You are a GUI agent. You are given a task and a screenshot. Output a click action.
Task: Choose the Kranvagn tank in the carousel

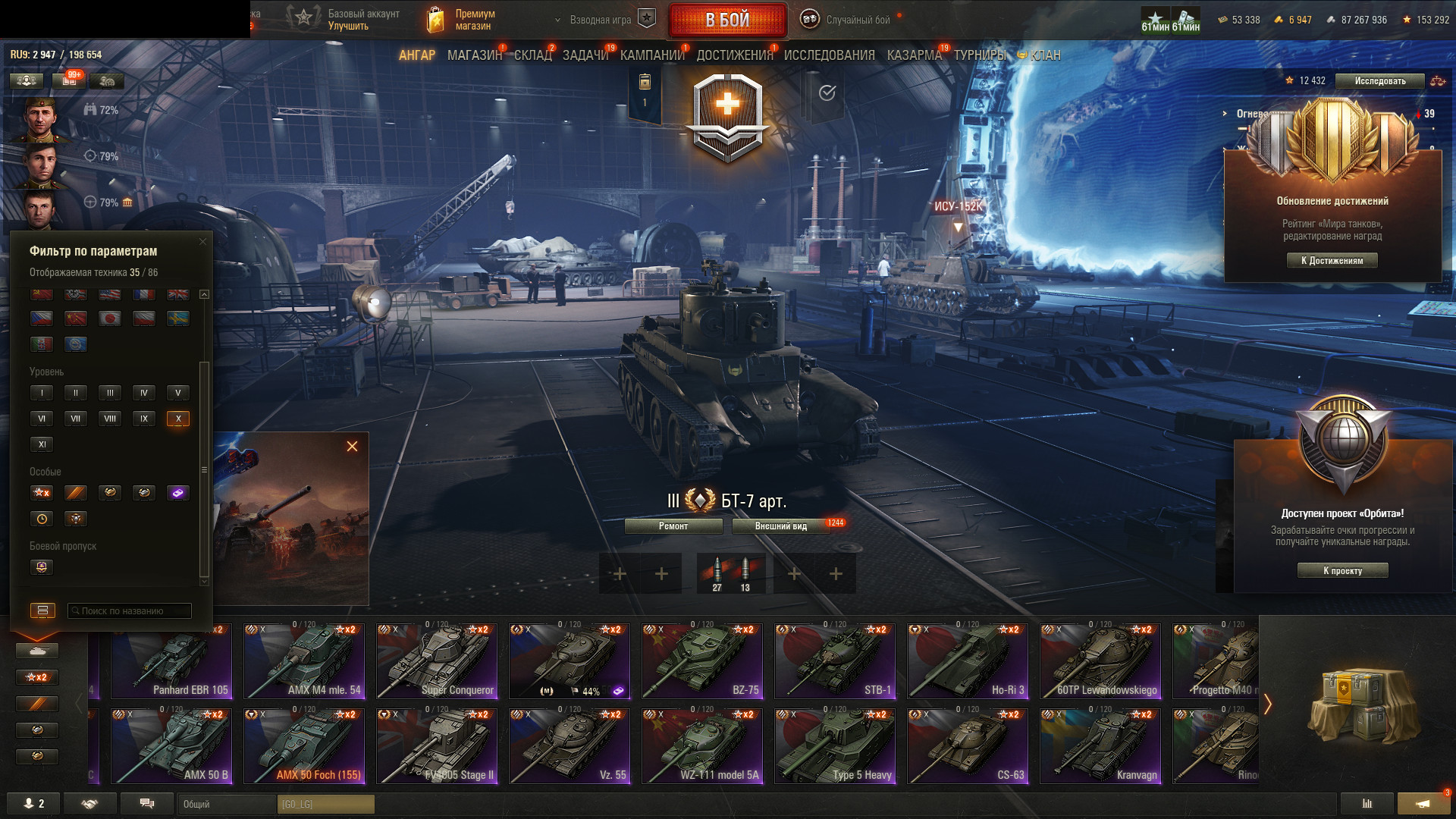point(1100,746)
